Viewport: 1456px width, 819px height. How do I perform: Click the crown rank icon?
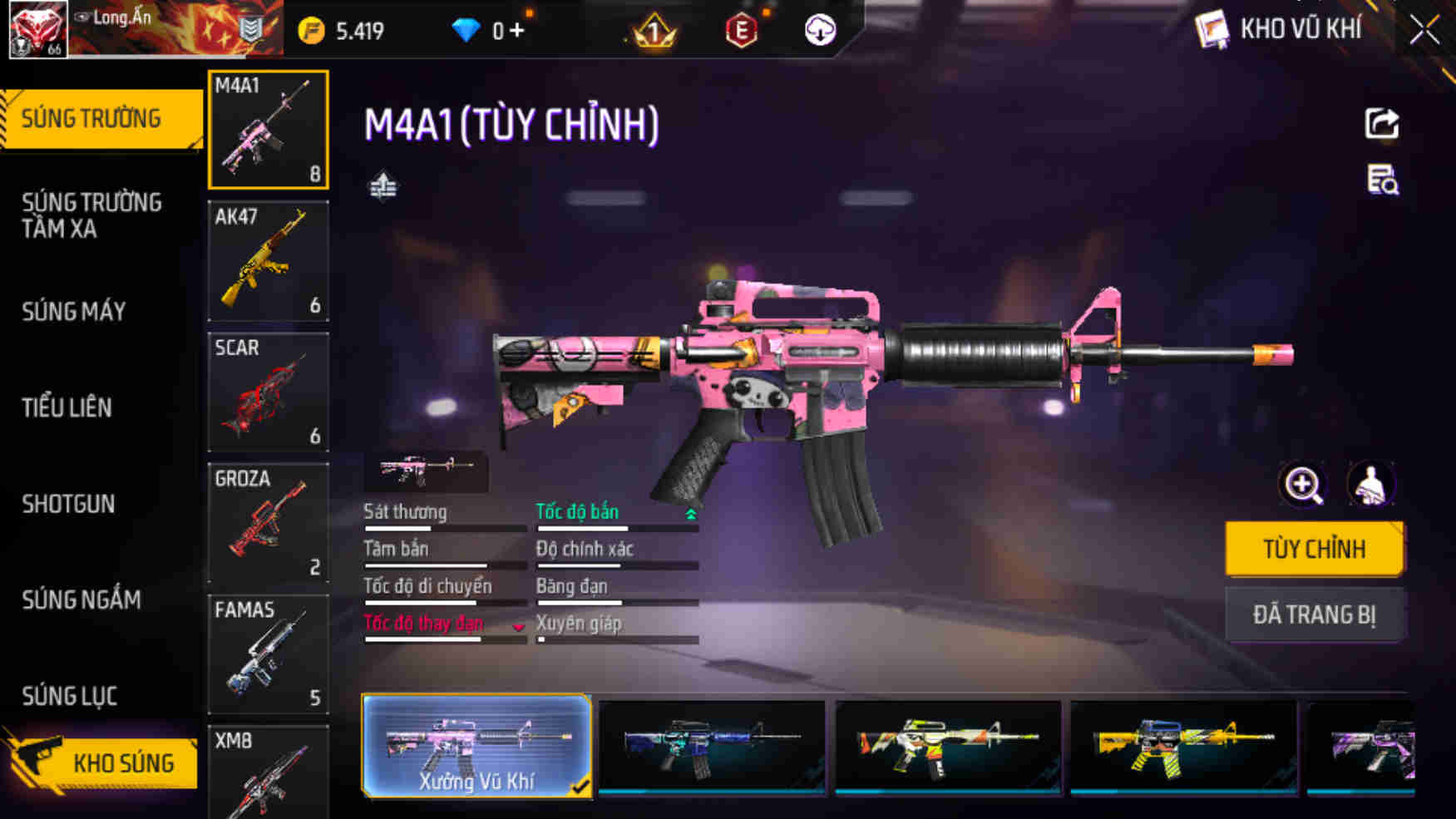654,32
